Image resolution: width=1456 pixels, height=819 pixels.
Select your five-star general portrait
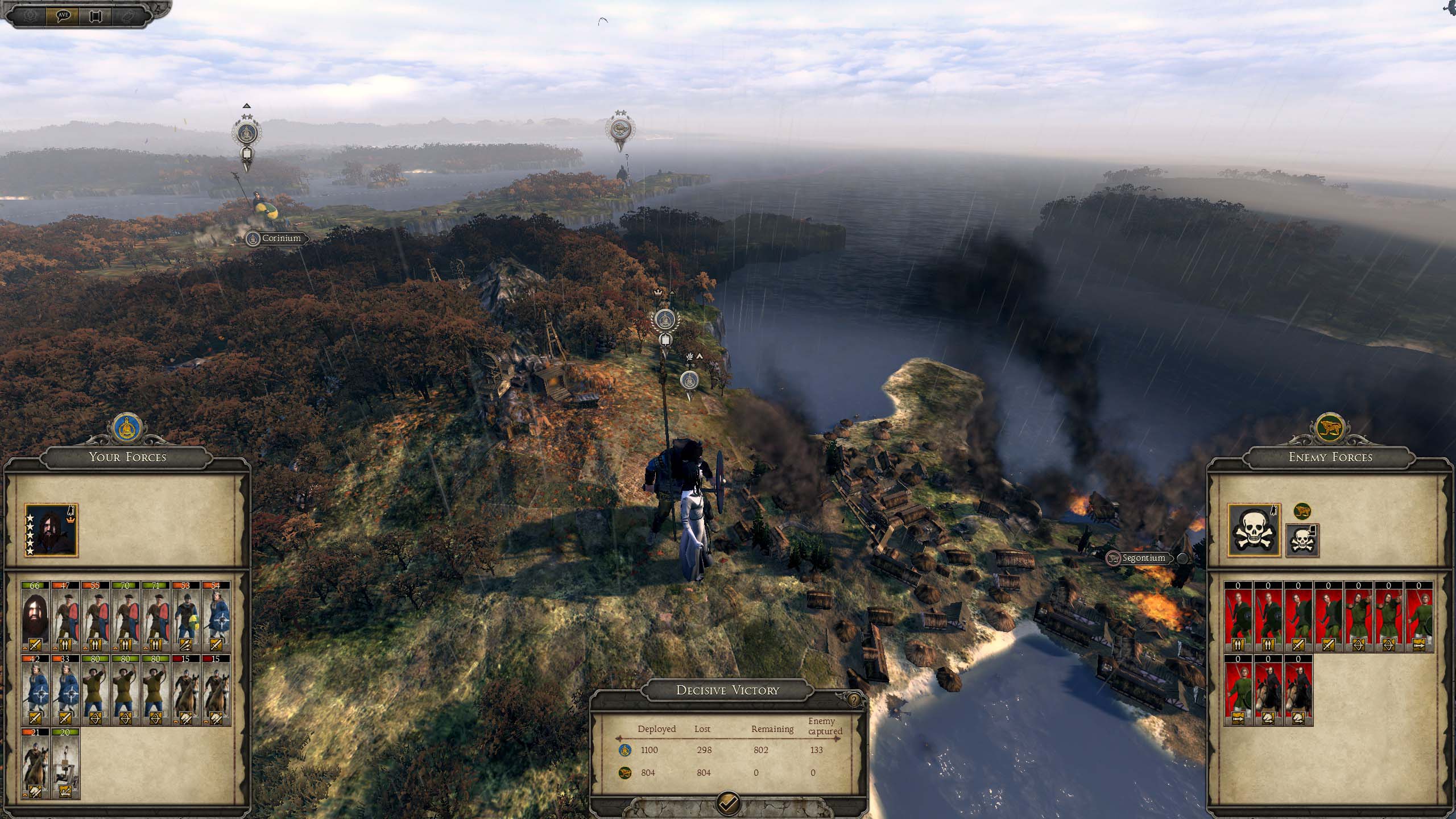pos(51,530)
